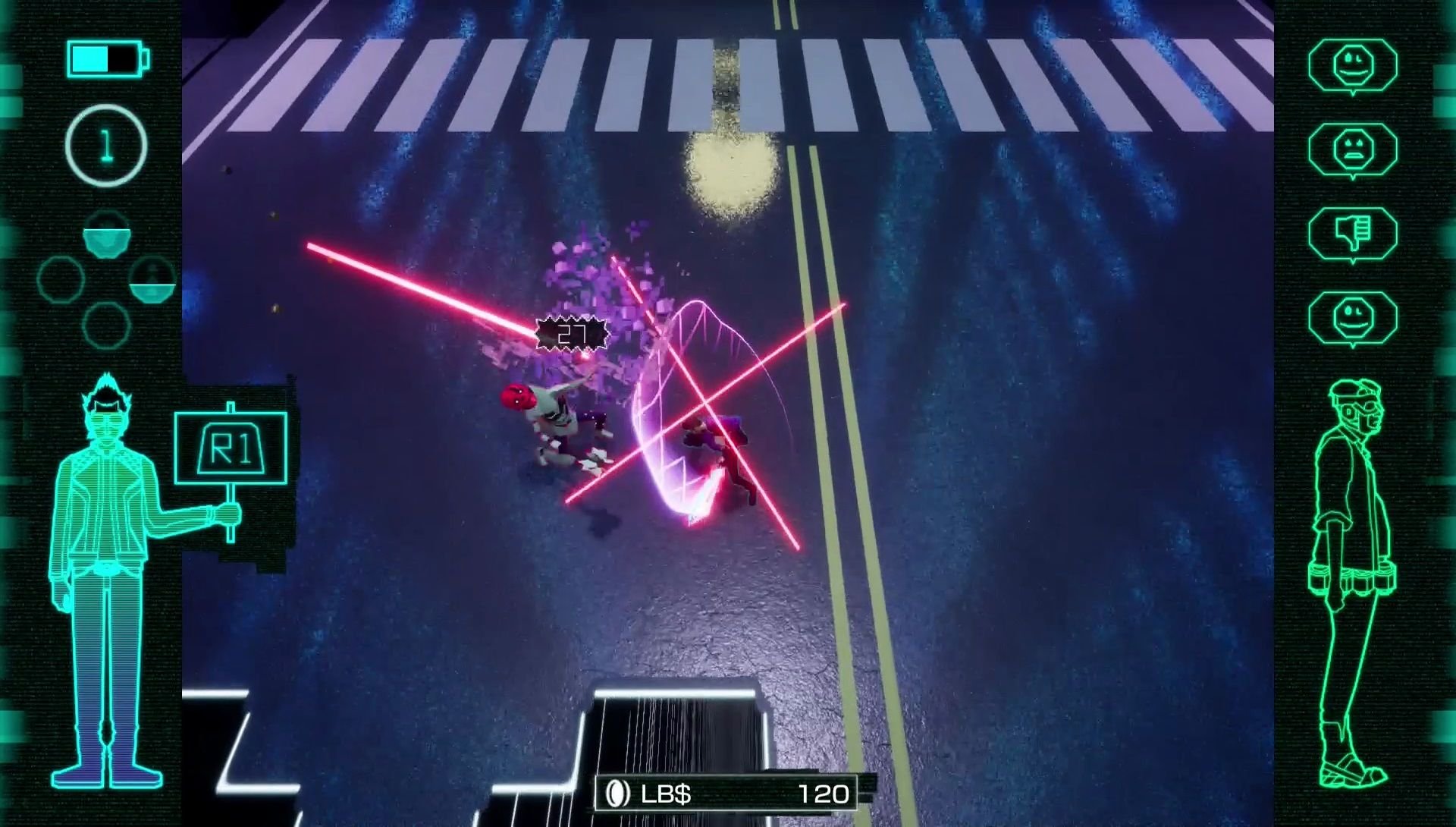Select the right filled skill slot icon

(153, 279)
